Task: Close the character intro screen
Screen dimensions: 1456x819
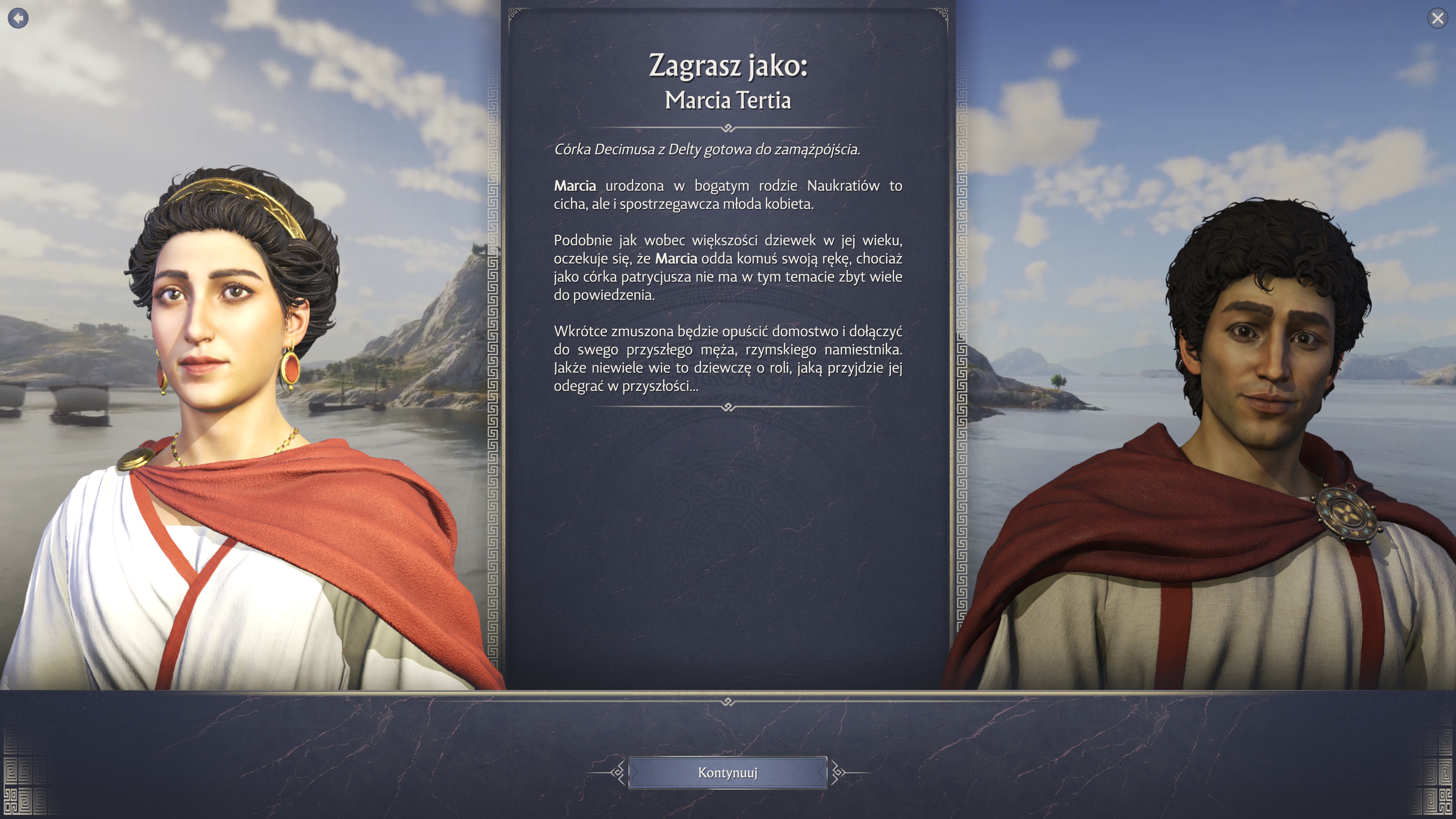Action: [1437, 19]
